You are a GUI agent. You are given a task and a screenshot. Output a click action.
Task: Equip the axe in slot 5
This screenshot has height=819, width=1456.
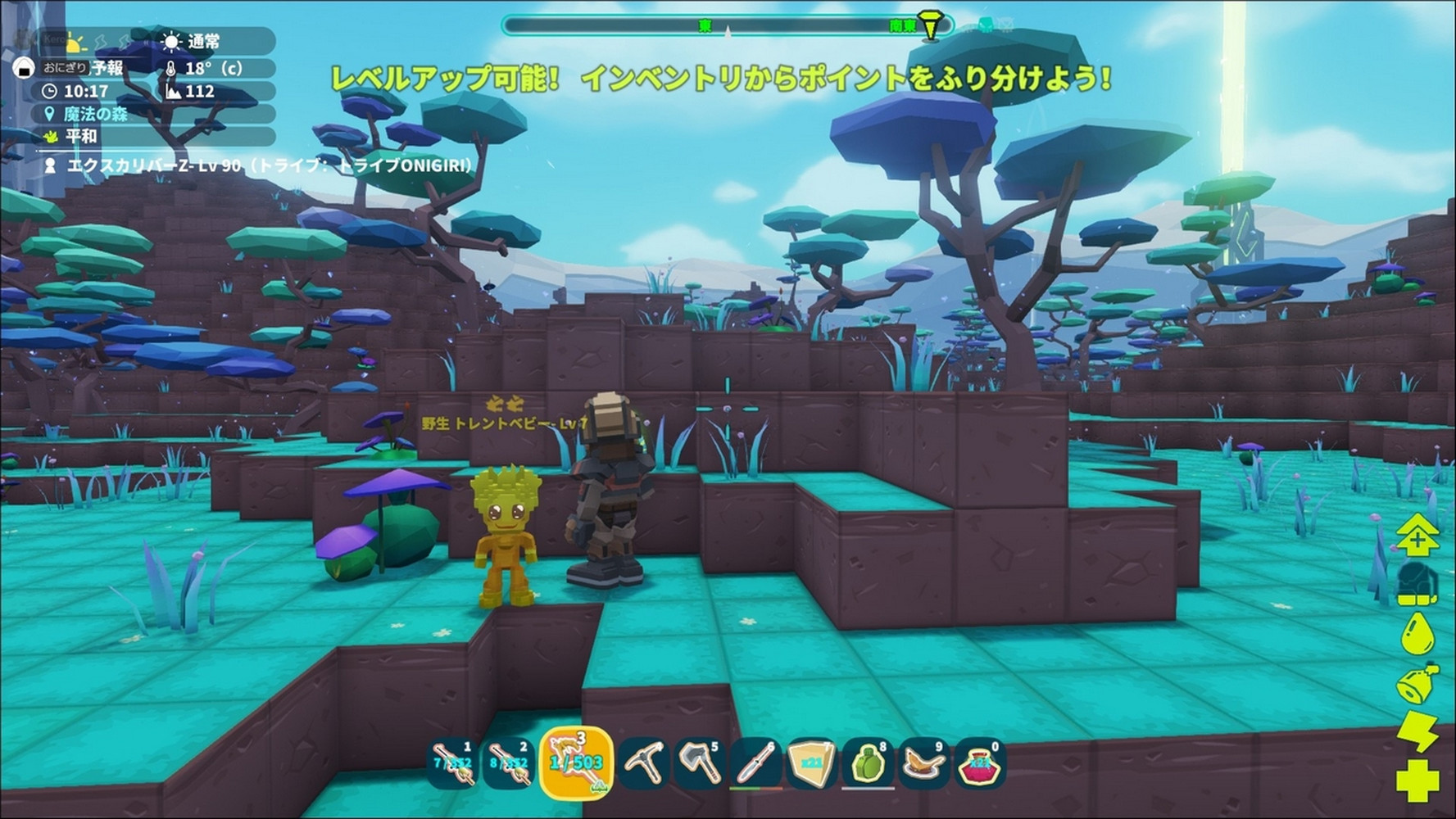[699, 763]
